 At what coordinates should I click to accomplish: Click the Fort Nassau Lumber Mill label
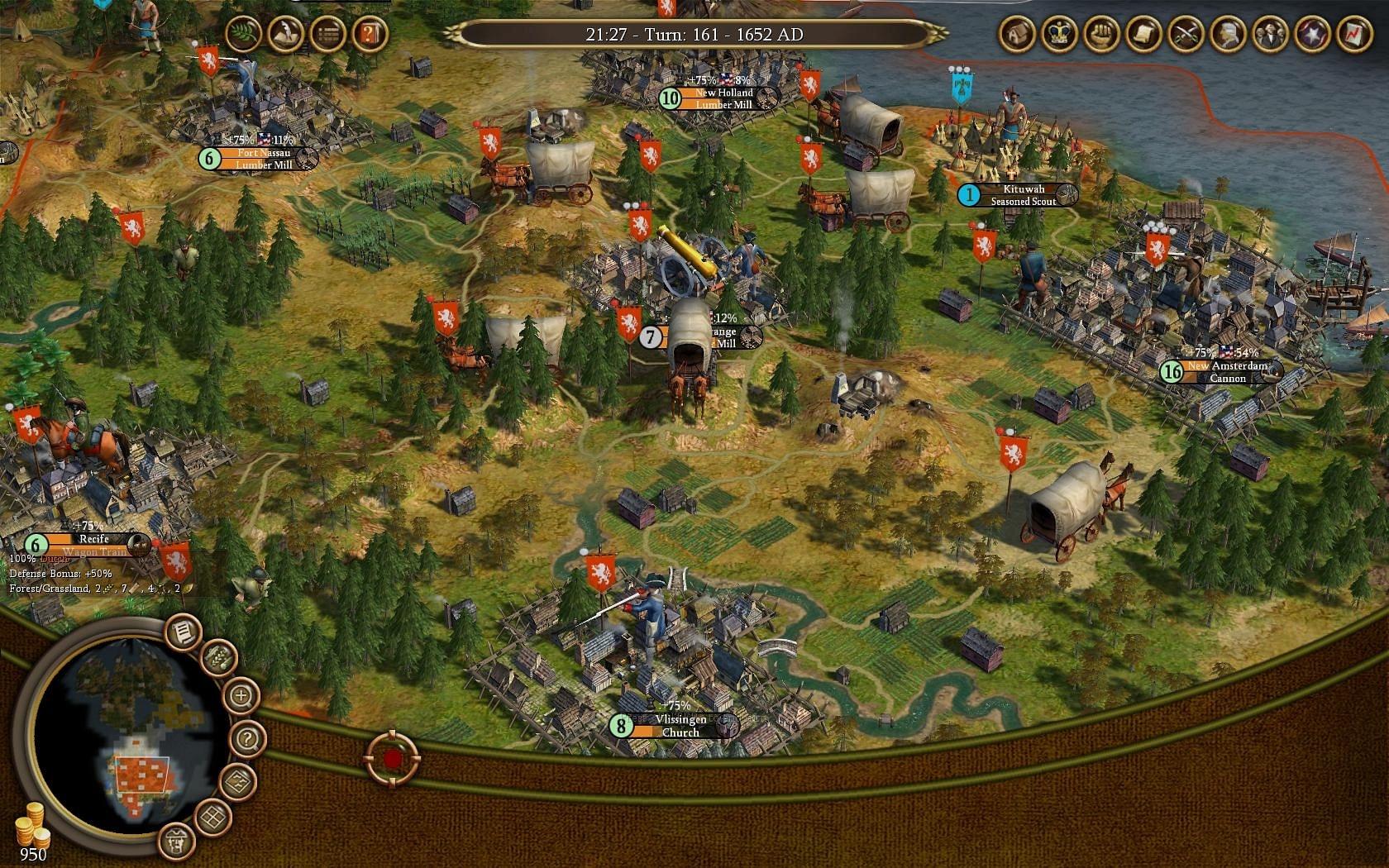click(x=259, y=159)
